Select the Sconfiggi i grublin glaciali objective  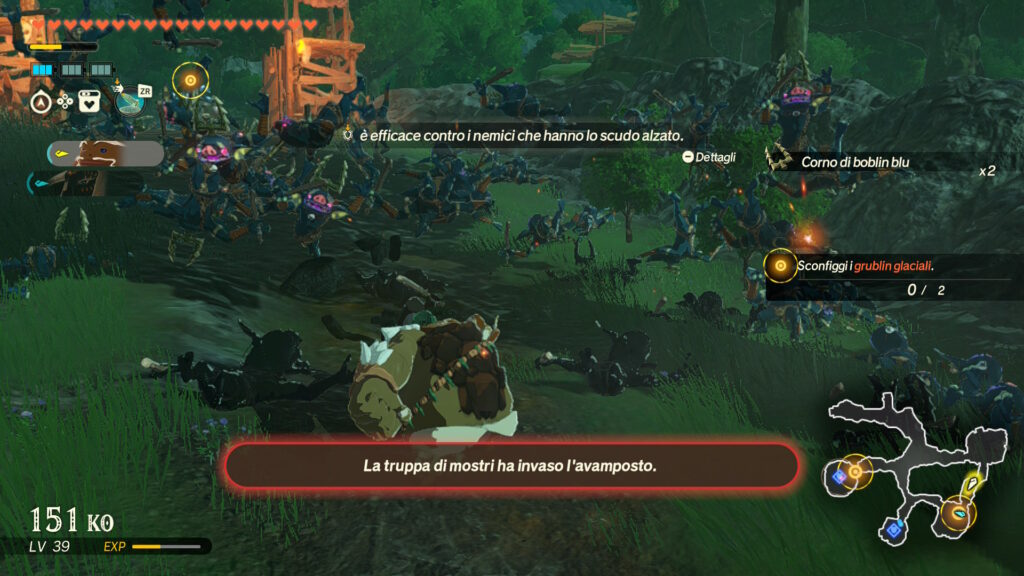click(x=866, y=266)
